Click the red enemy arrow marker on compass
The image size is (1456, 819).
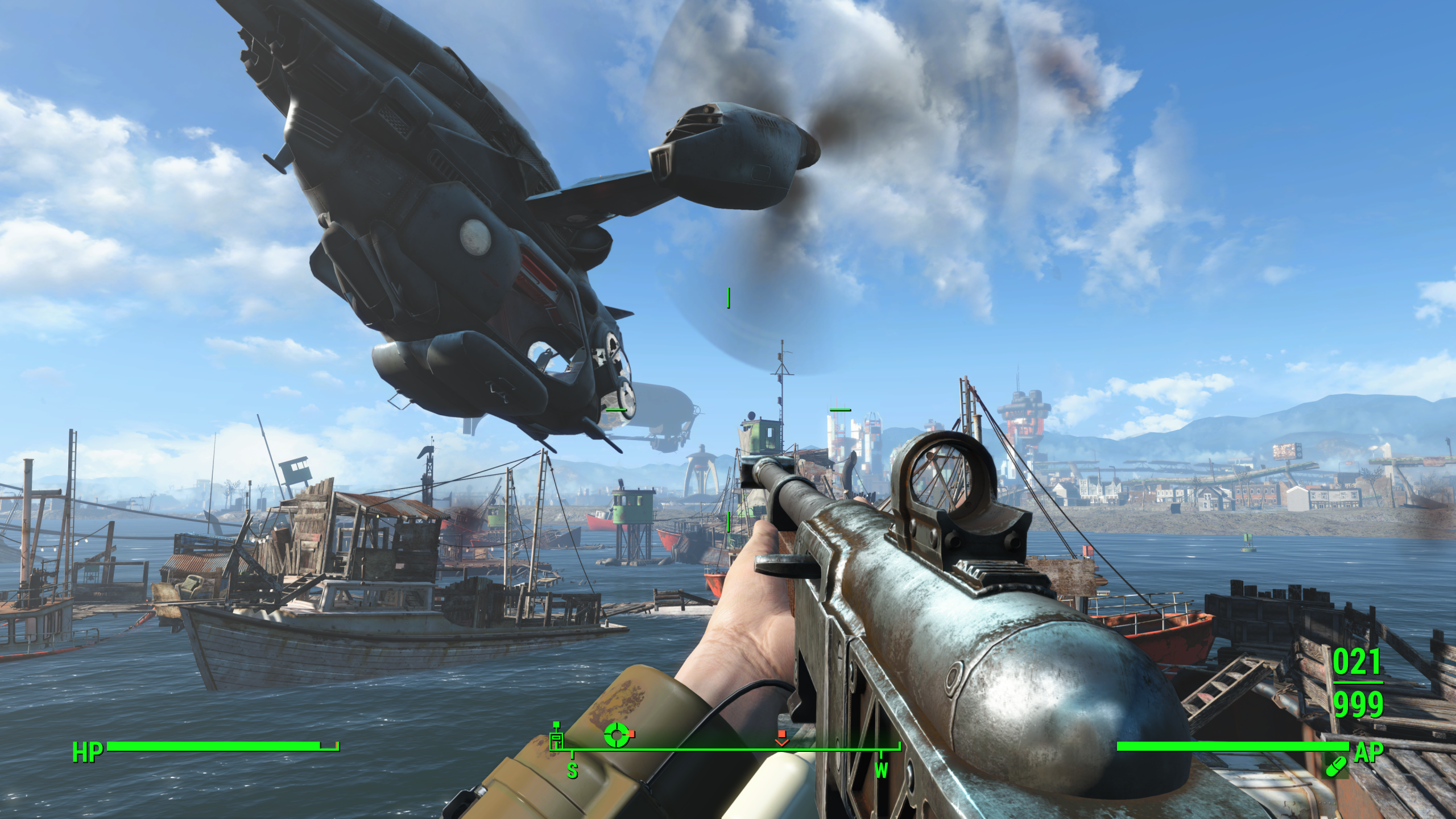(782, 739)
